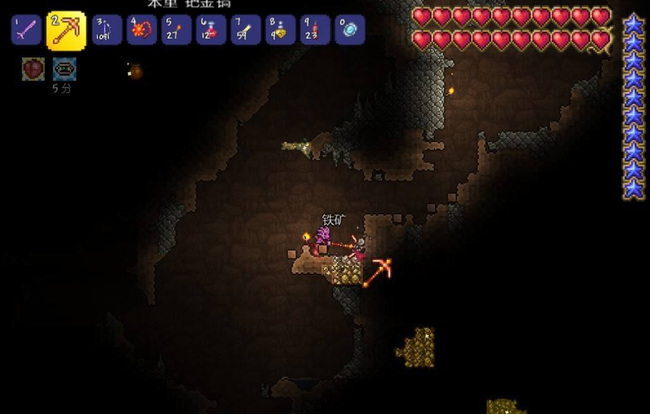650x414 pixels.
Task: Select the gold pickaxe hotbar slot
Action: tap(66, 30)
